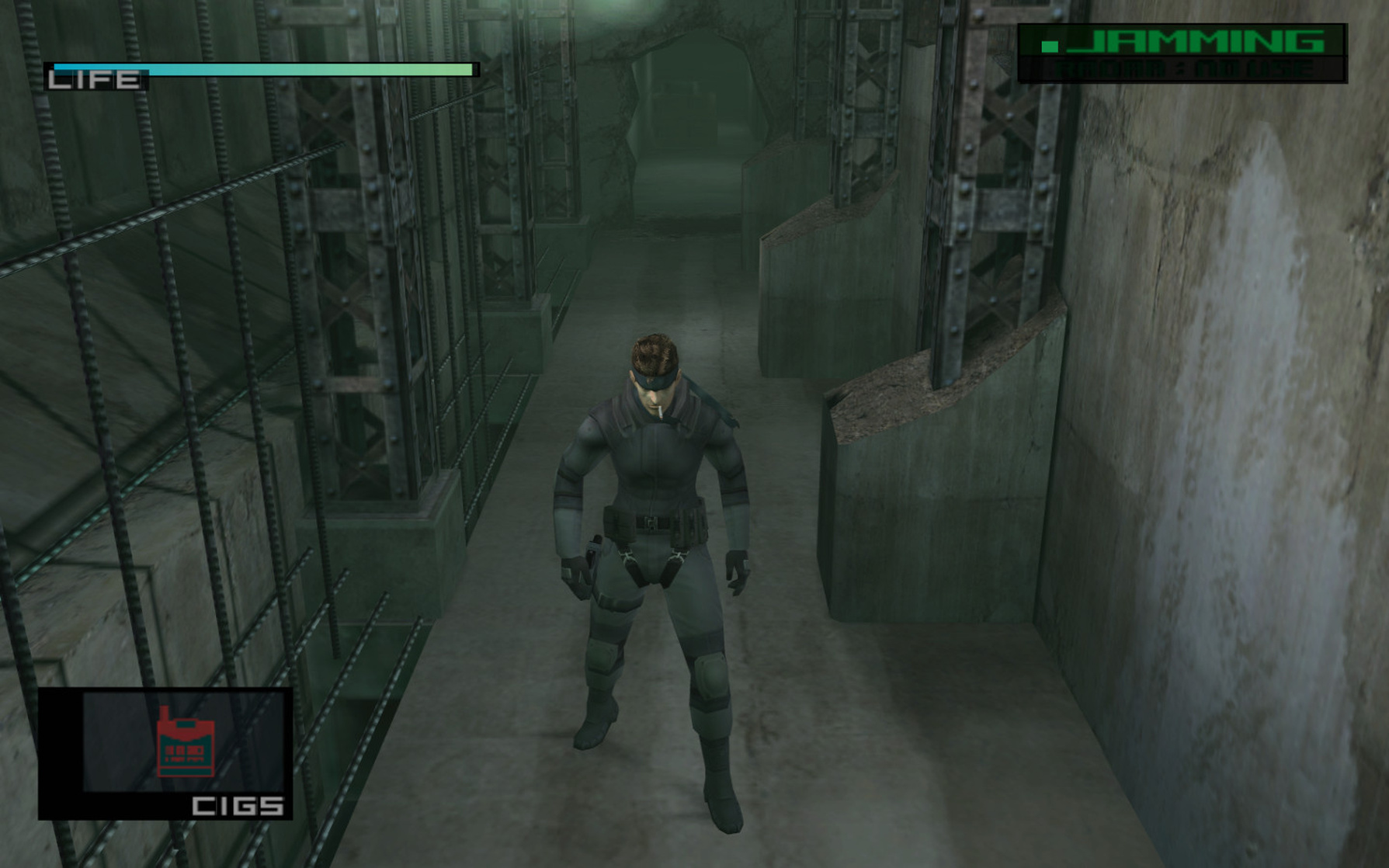
Task: Click Snake standing in the corridor
Action: point(656,543)
